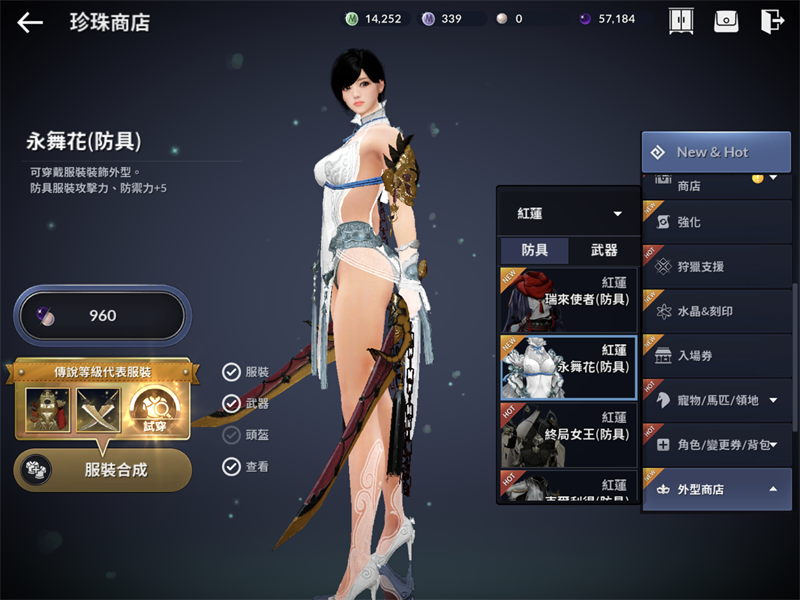Toggle the 服裝 outfit checkbox
This screenshot has width=800, height=600.
point(232,372)
